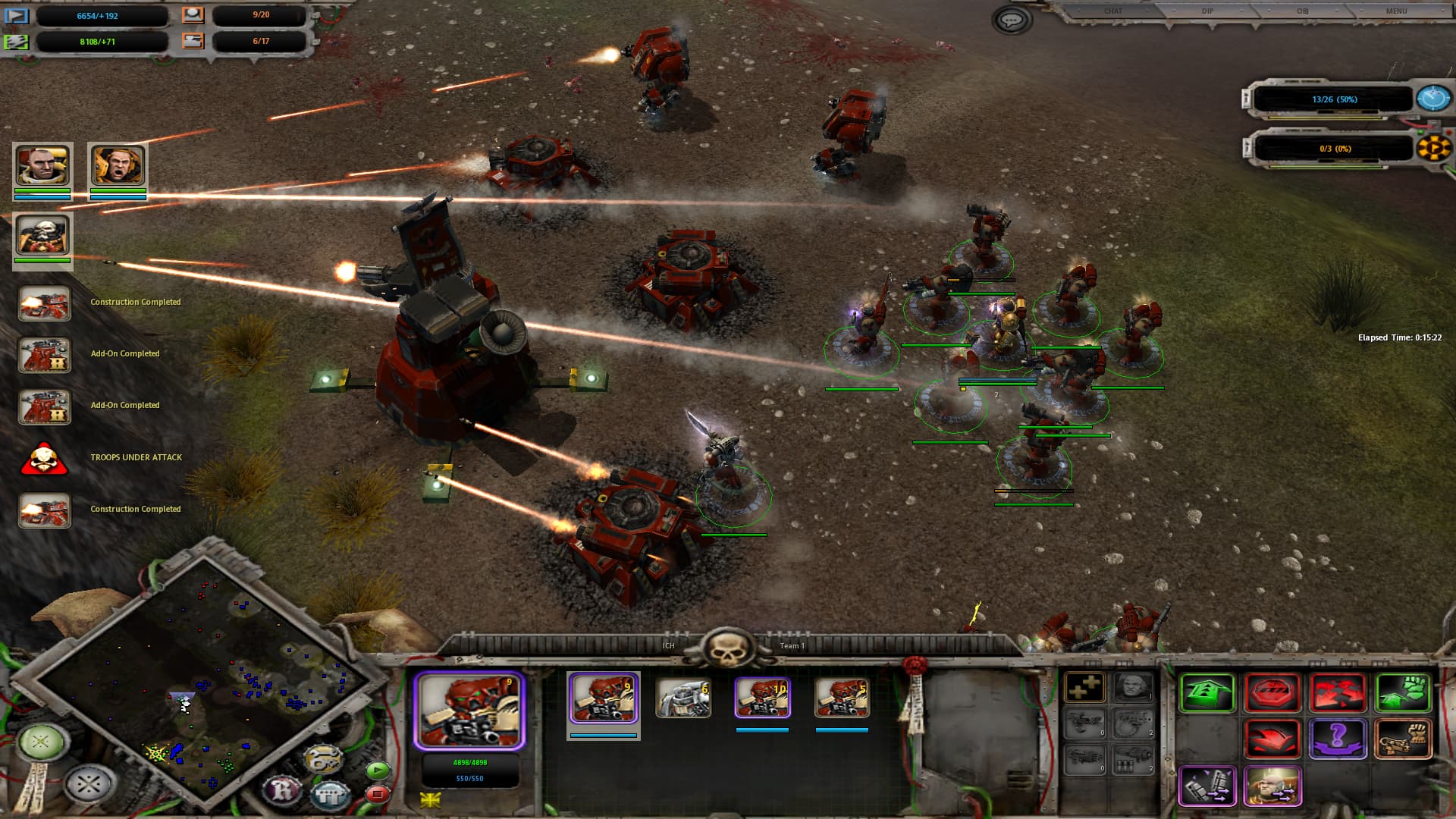
Task: Select the squad card numbered 10
Action: pyautogui.click(x=762, y=698)
